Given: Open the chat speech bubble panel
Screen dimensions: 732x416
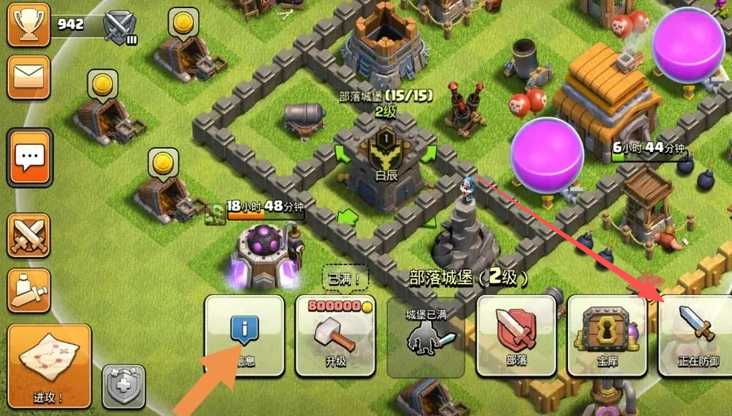Looking at the screenshot, I should 29,157.
